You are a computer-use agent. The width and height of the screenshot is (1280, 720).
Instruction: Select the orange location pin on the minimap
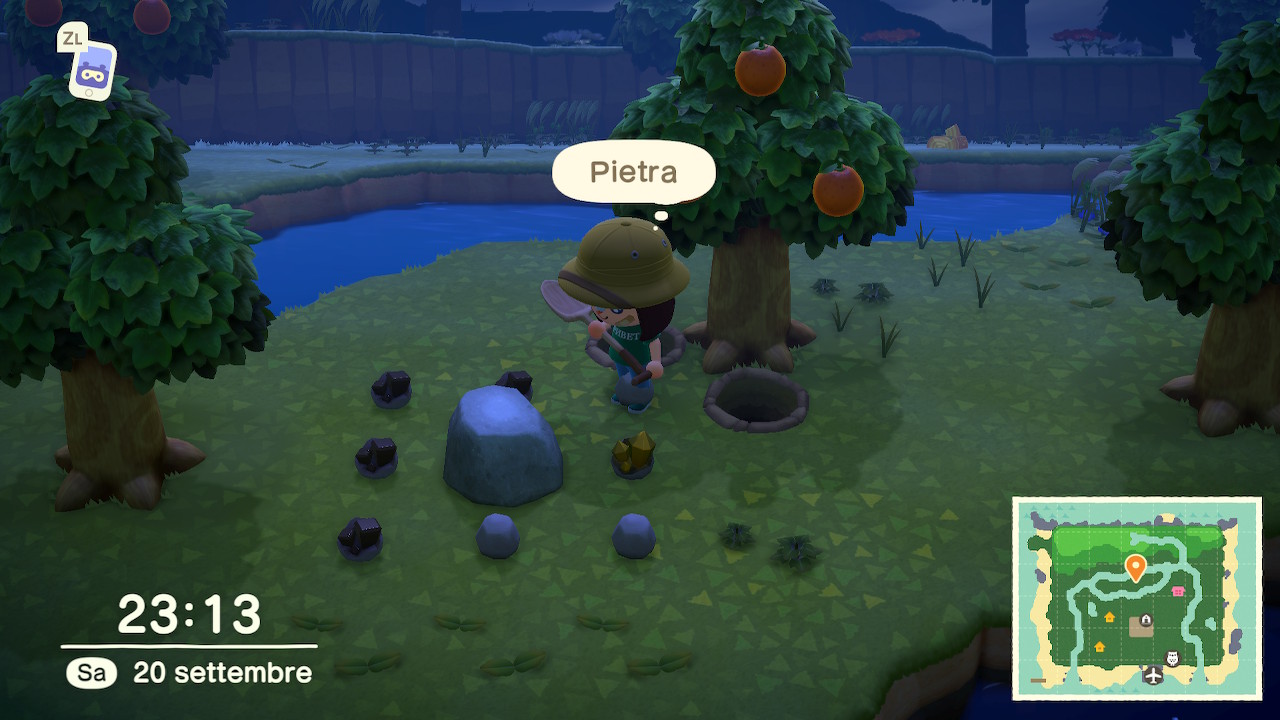[x=1135, y=568]
